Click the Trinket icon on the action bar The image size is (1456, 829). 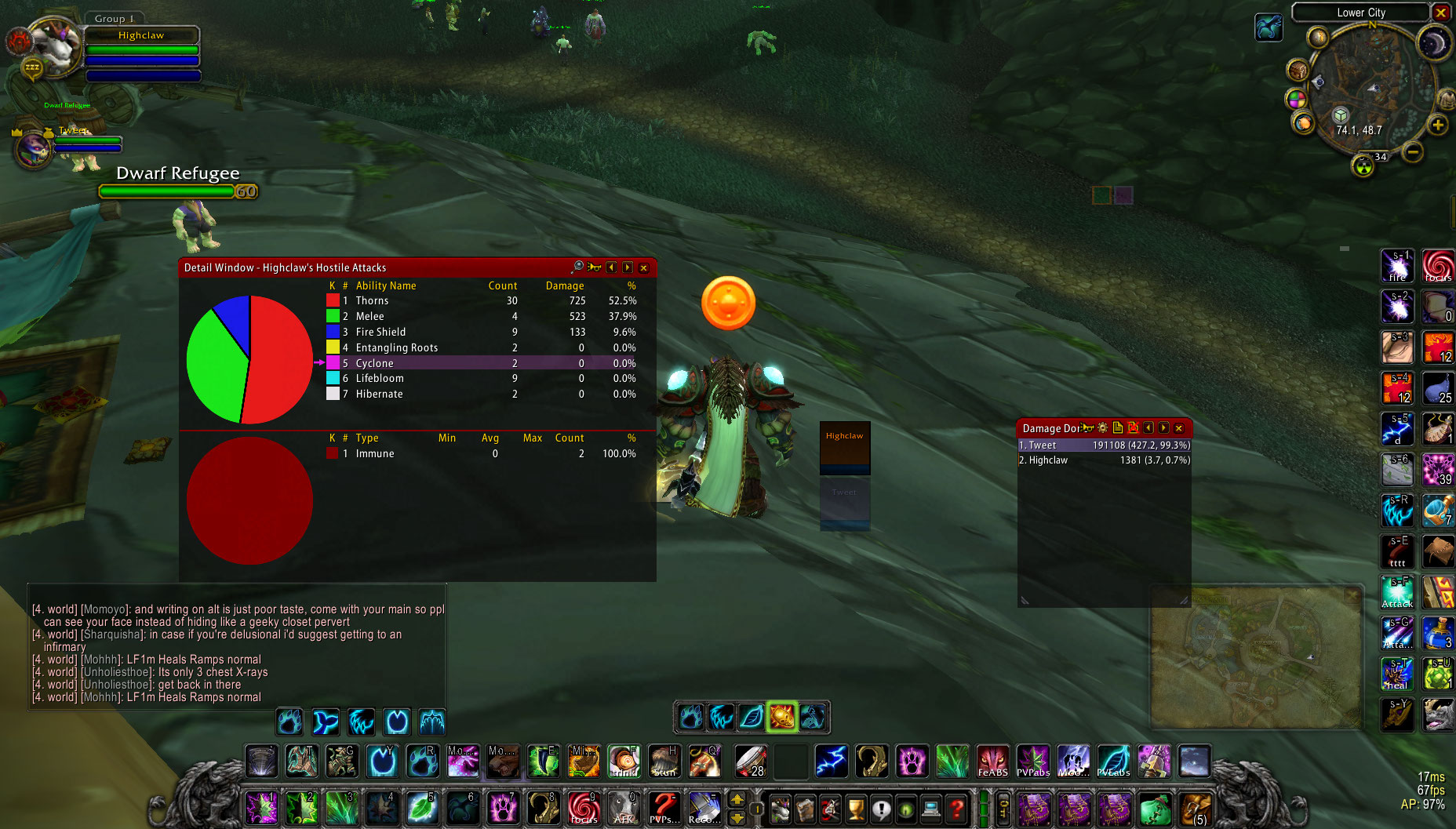[624, 761]
